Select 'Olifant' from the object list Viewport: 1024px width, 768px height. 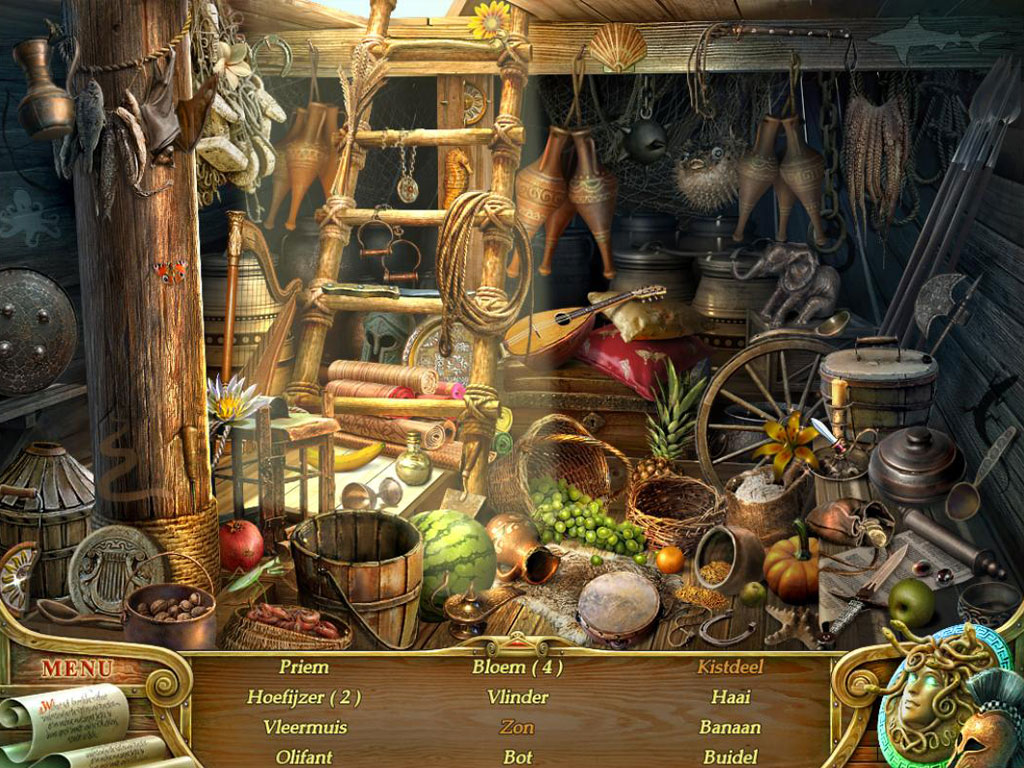coord(304,757)
